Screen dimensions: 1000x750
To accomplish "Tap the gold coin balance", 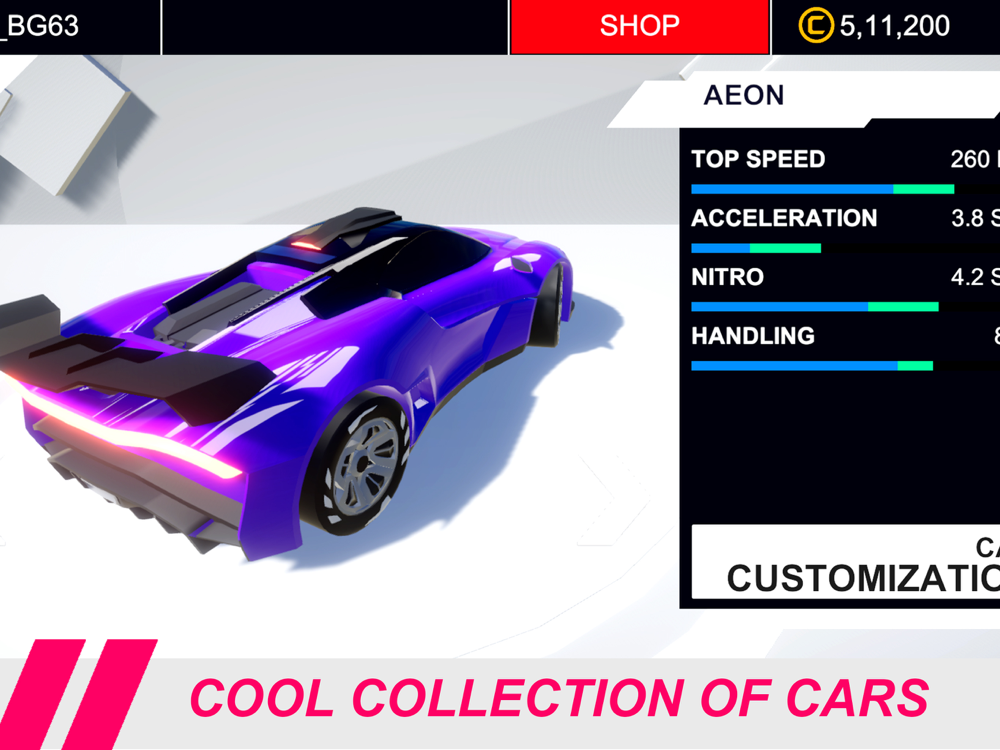I will (875, 27).
